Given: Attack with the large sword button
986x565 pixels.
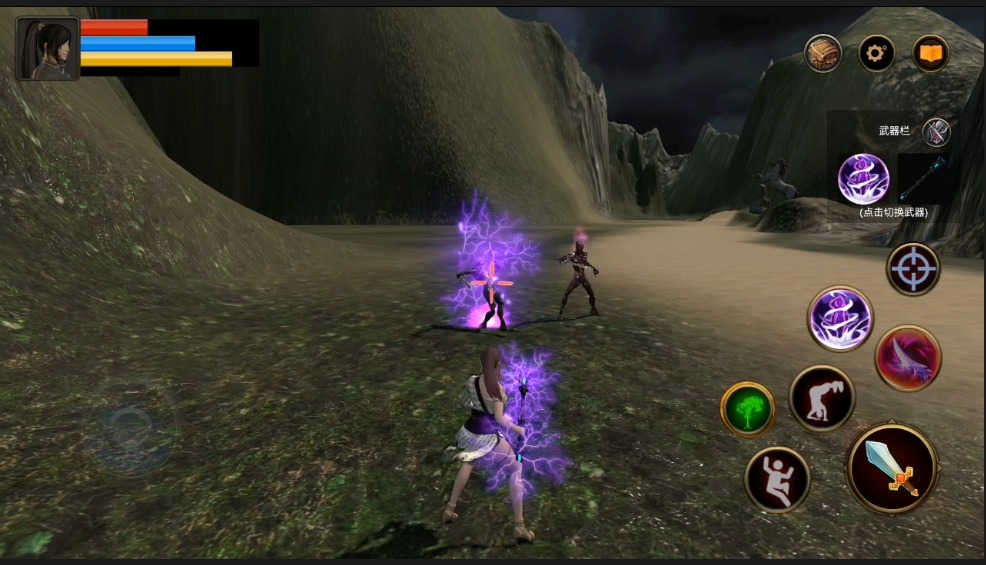Looking at the screenshot, I should [892, 468].
